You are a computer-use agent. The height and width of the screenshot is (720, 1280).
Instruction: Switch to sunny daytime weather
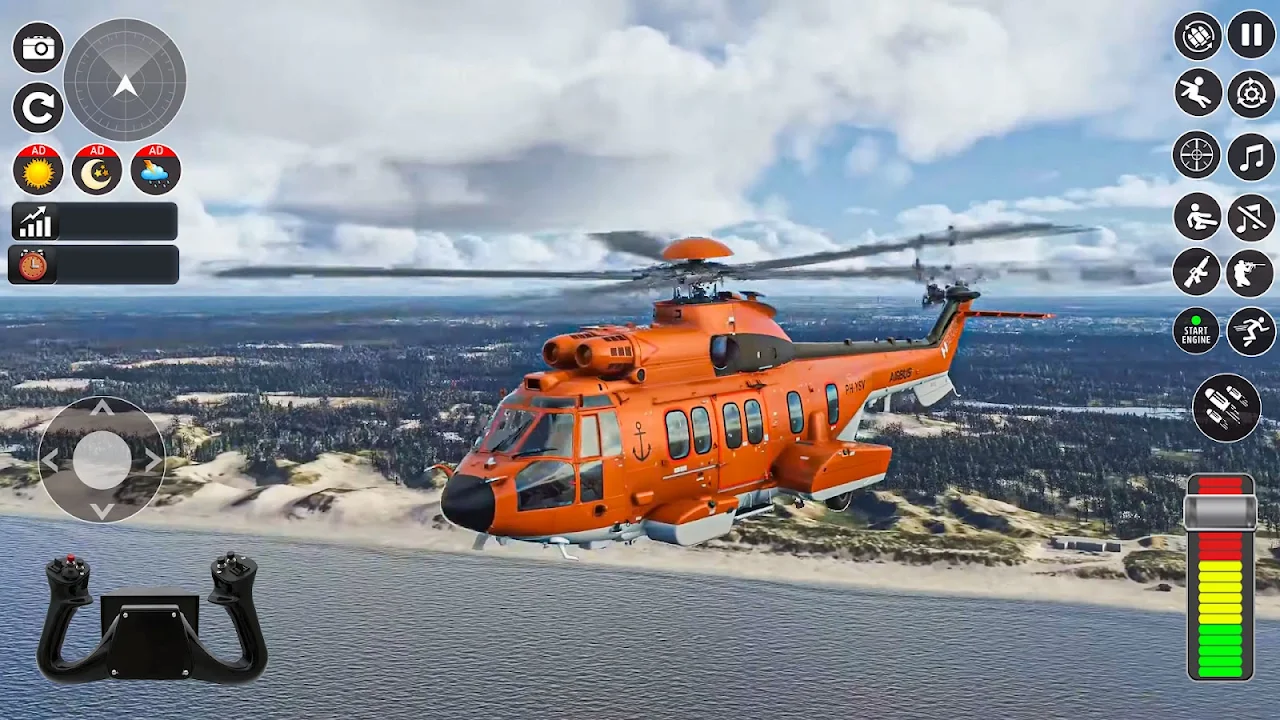pyautogui.click(x=38, y=170)
